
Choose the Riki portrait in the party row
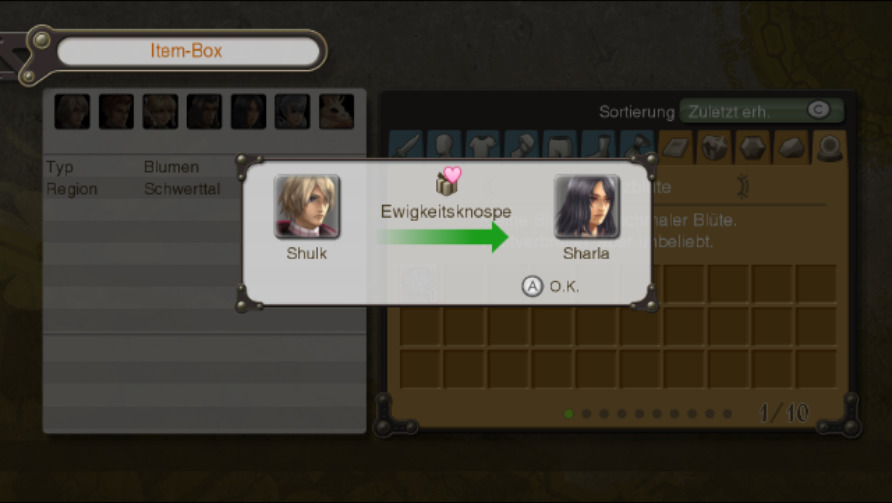336,111
